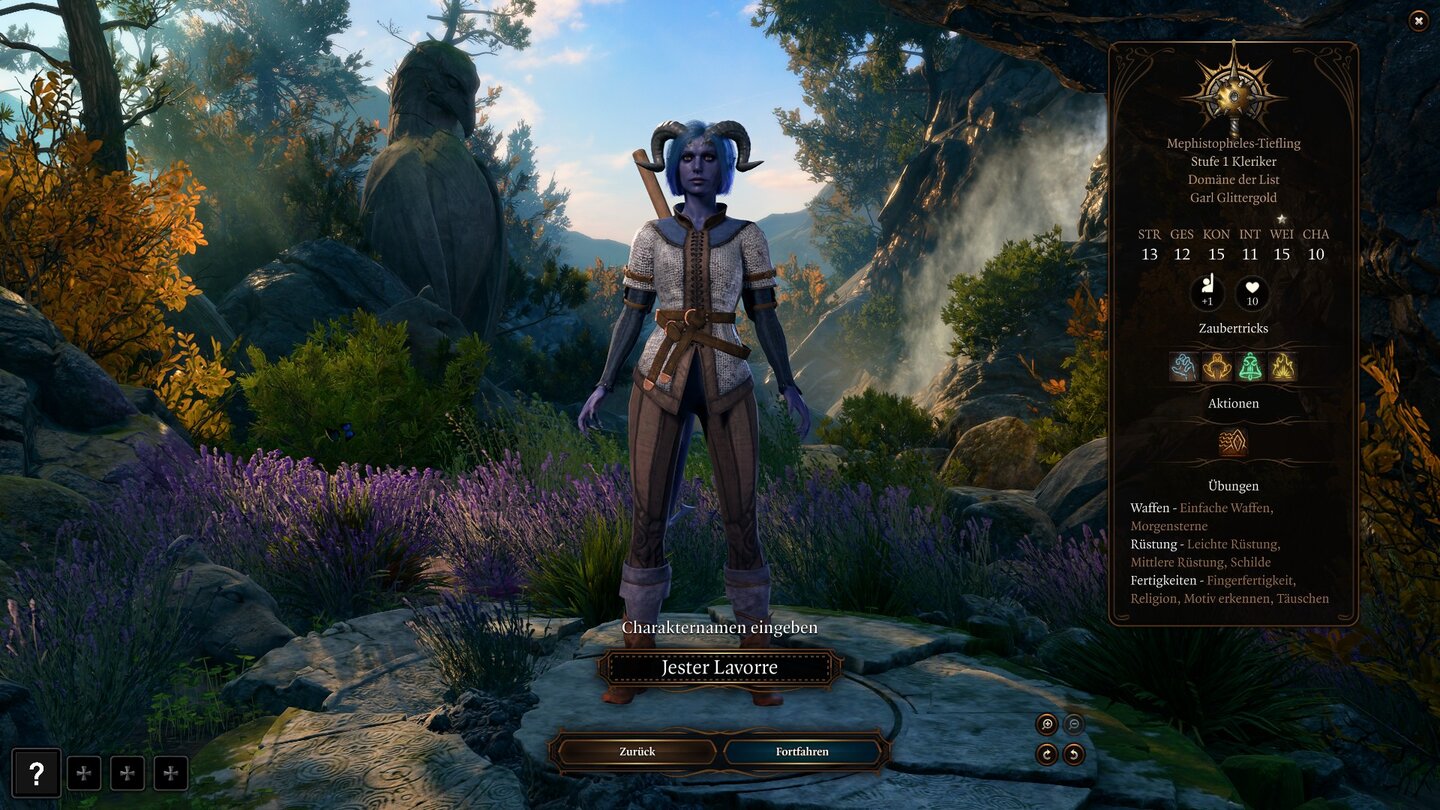Open the question mark help slot
The height and width of the screenshot is (810, 1440).
click(x=36, y=773)
